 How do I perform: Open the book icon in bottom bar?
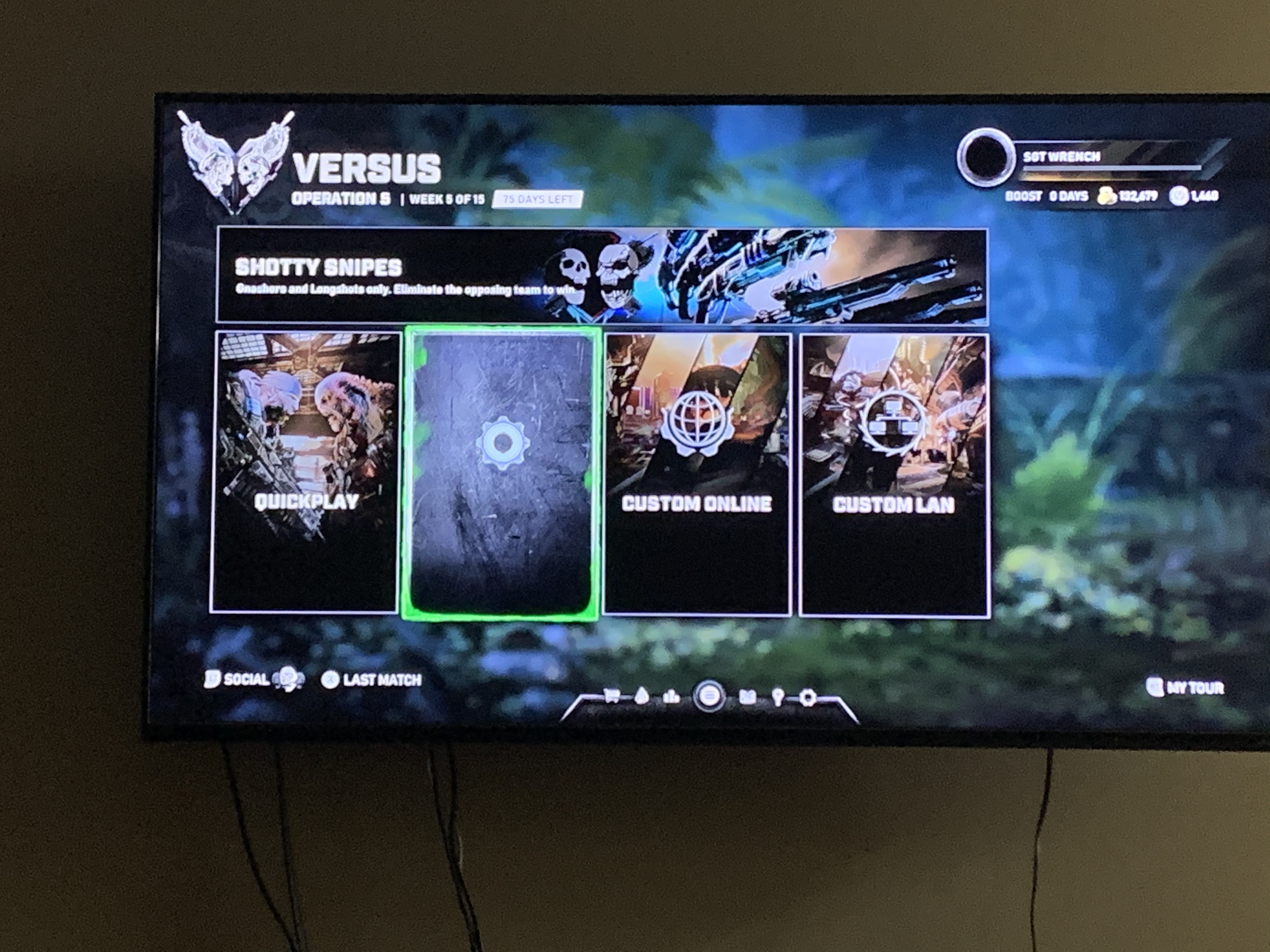click(747, 697)
